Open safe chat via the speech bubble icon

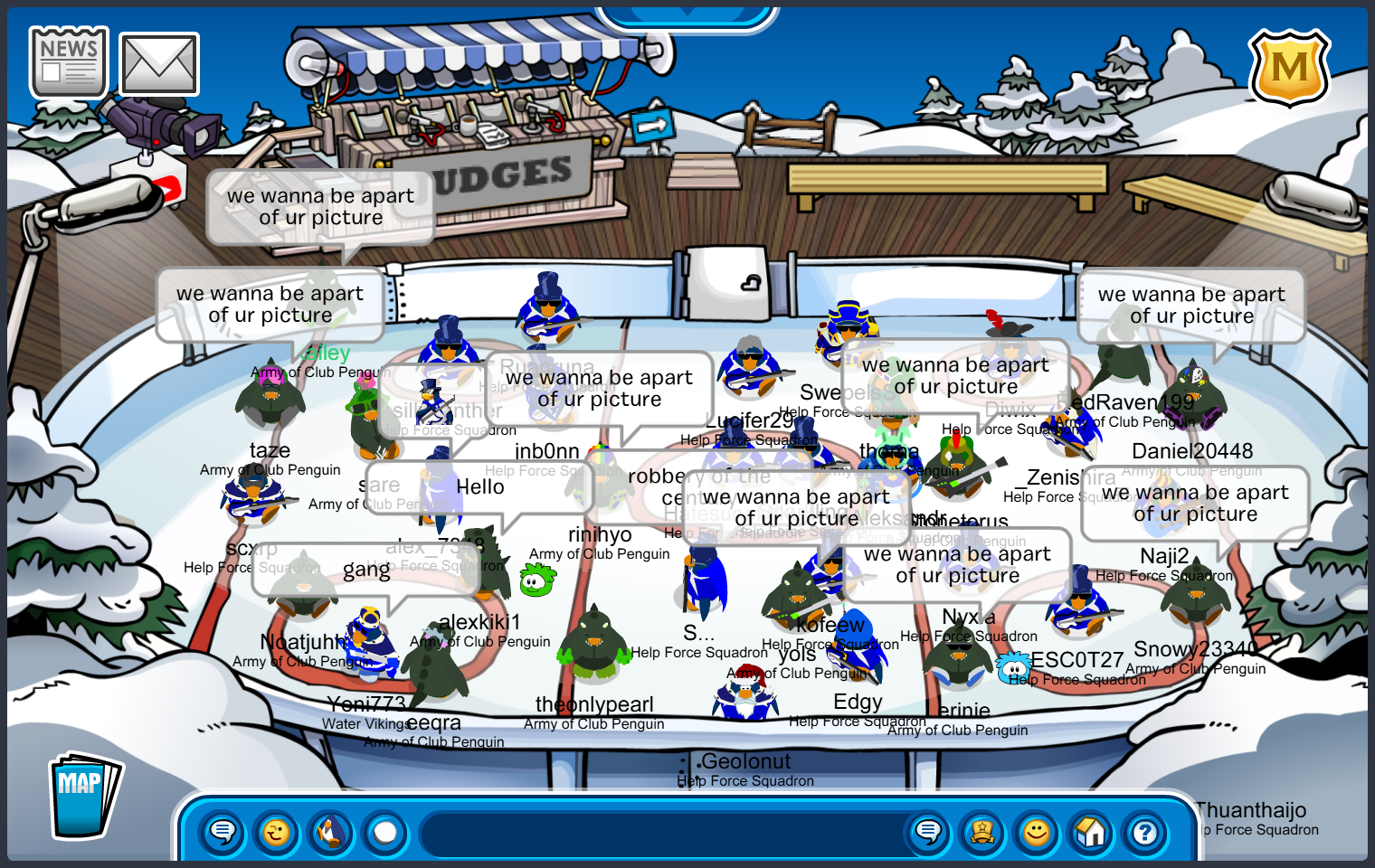click(223, 833)
